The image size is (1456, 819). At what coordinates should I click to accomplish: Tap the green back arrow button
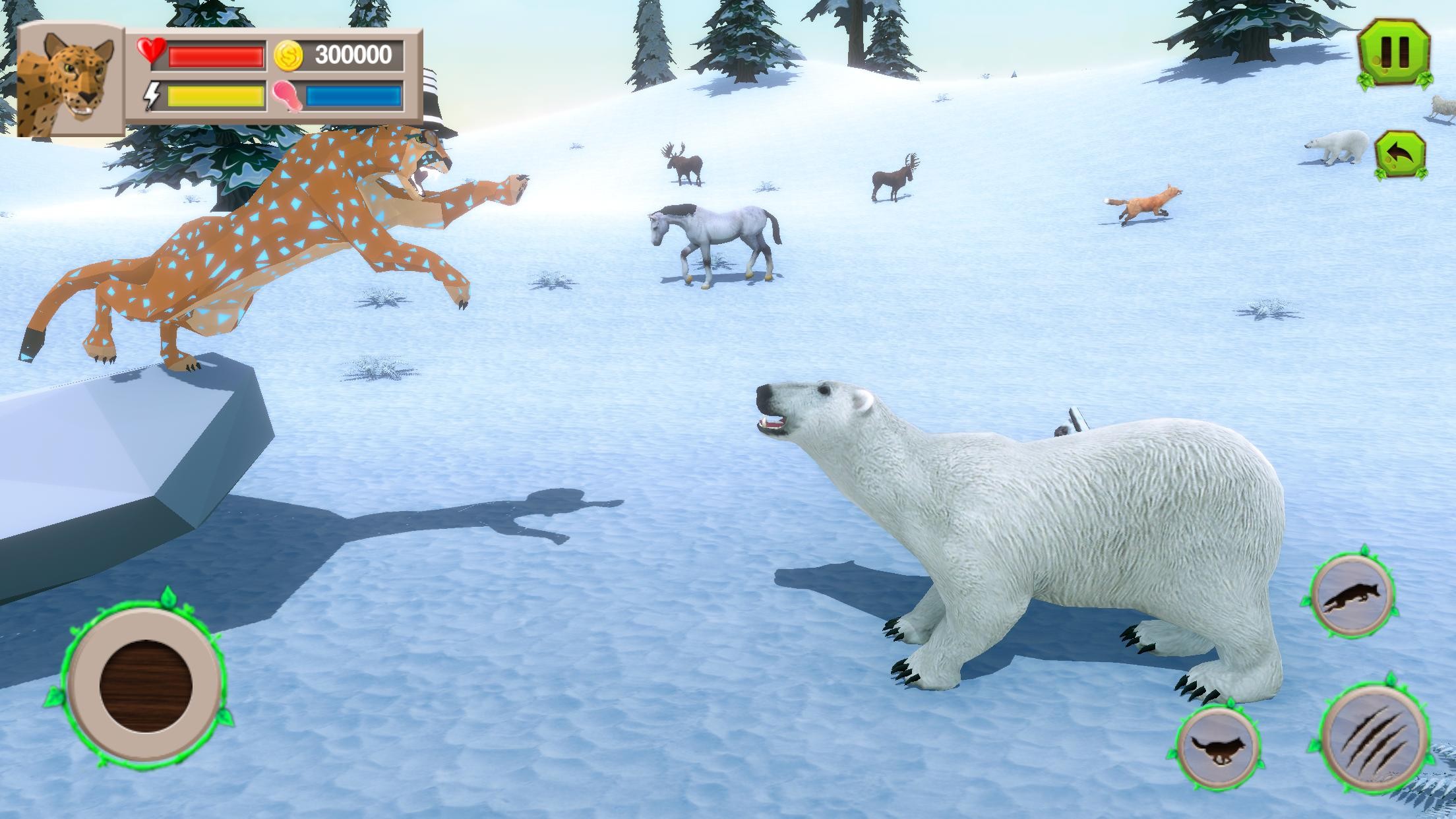coord(1400,156)
